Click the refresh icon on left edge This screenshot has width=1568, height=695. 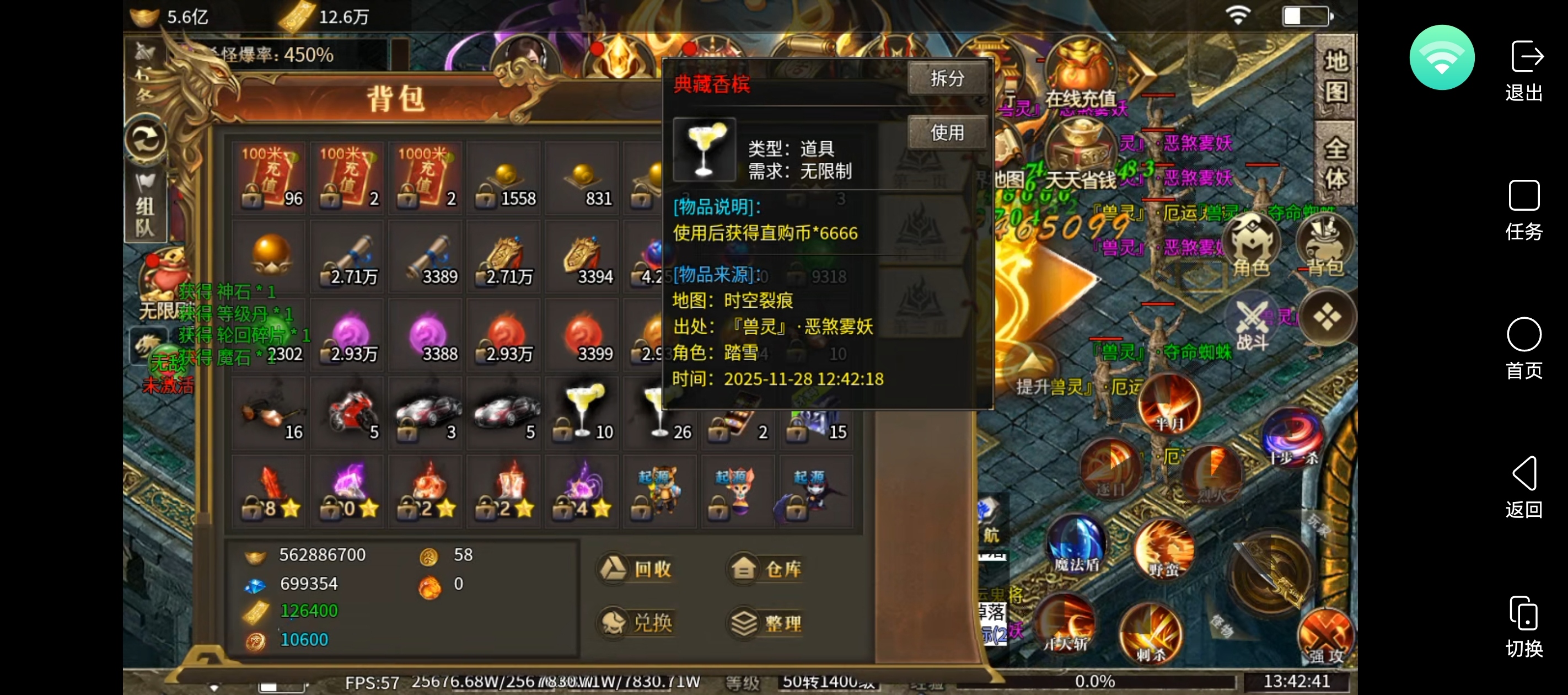pos(145,139)
